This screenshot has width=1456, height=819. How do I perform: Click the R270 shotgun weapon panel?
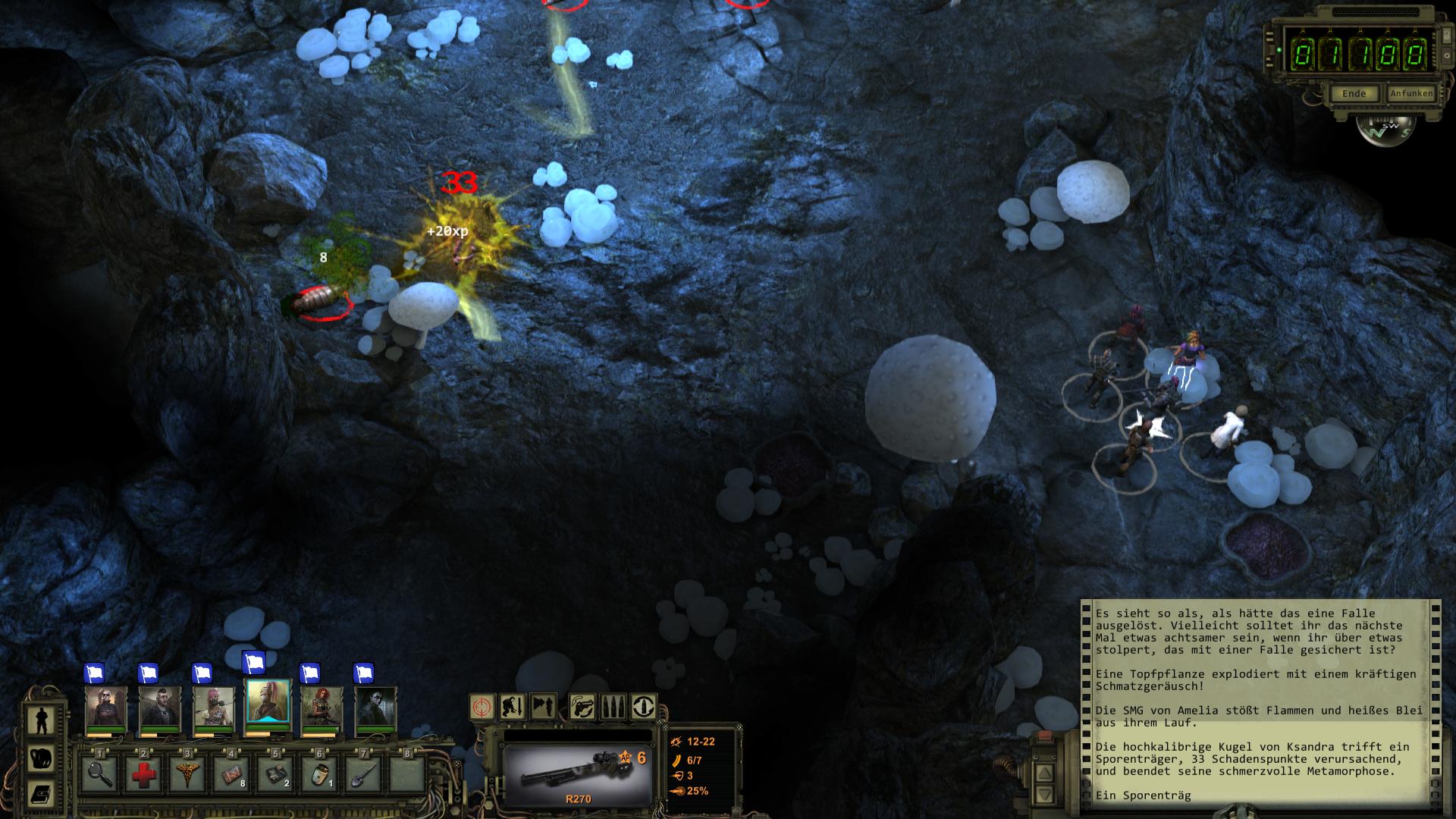pyautogui.click(x=578, y=775)
